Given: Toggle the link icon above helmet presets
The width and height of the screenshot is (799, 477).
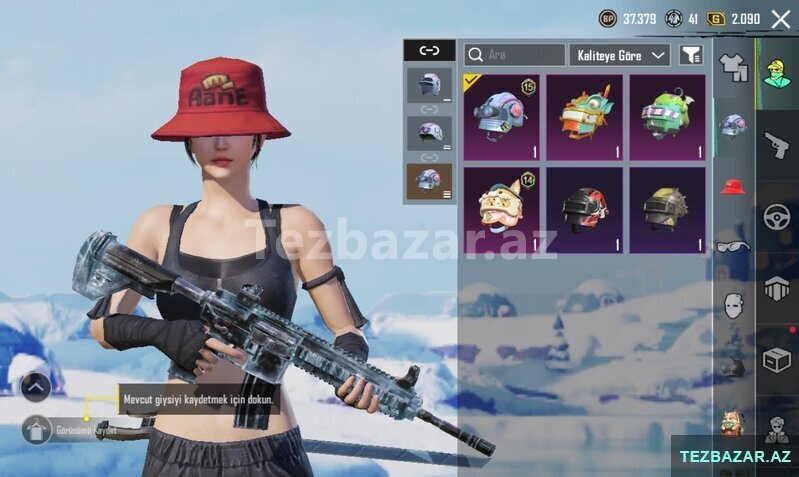Looking at the screenshot, I should [x=428, y=50].
